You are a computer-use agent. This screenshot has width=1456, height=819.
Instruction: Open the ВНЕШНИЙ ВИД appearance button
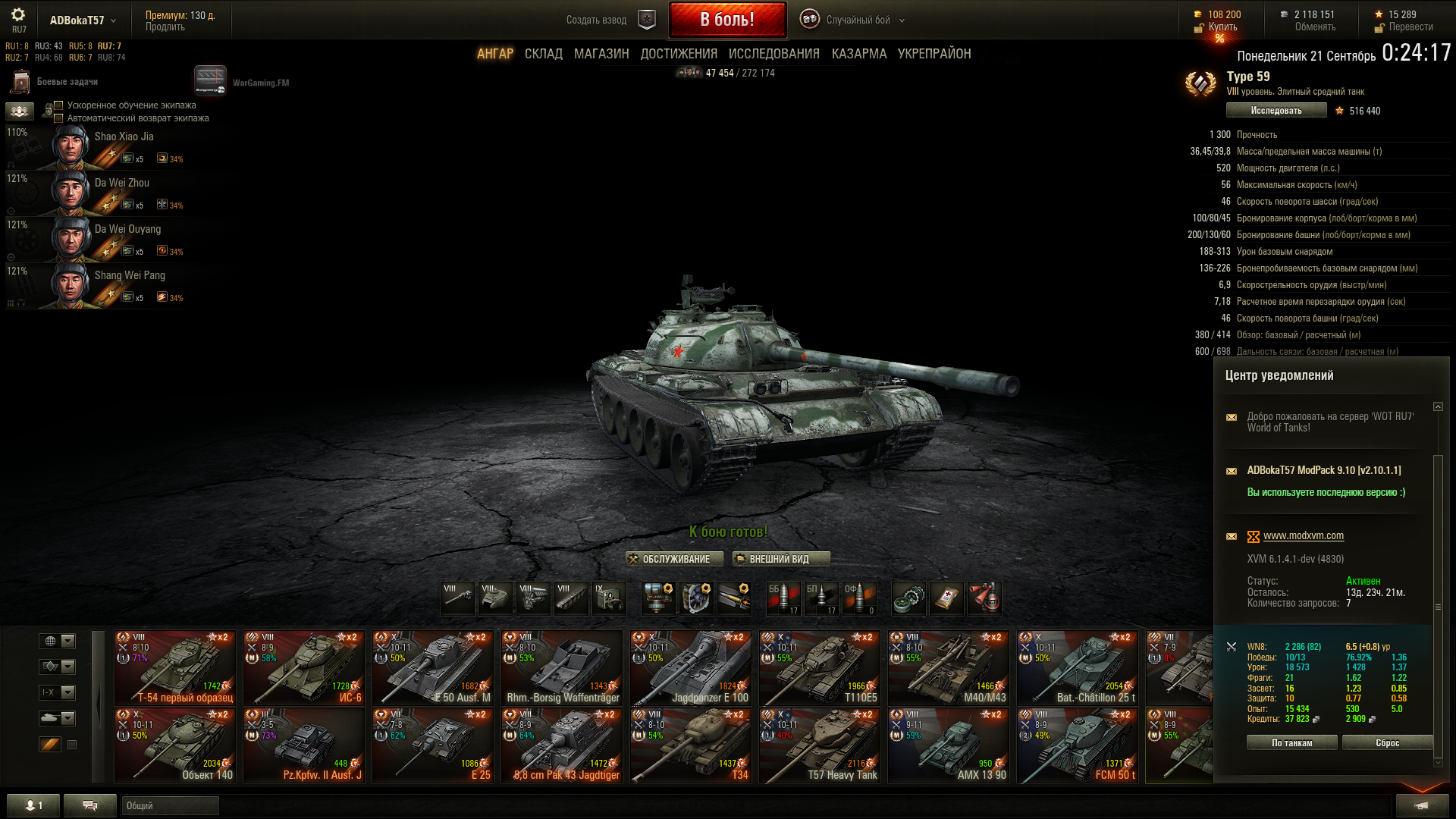click(781, 560)
